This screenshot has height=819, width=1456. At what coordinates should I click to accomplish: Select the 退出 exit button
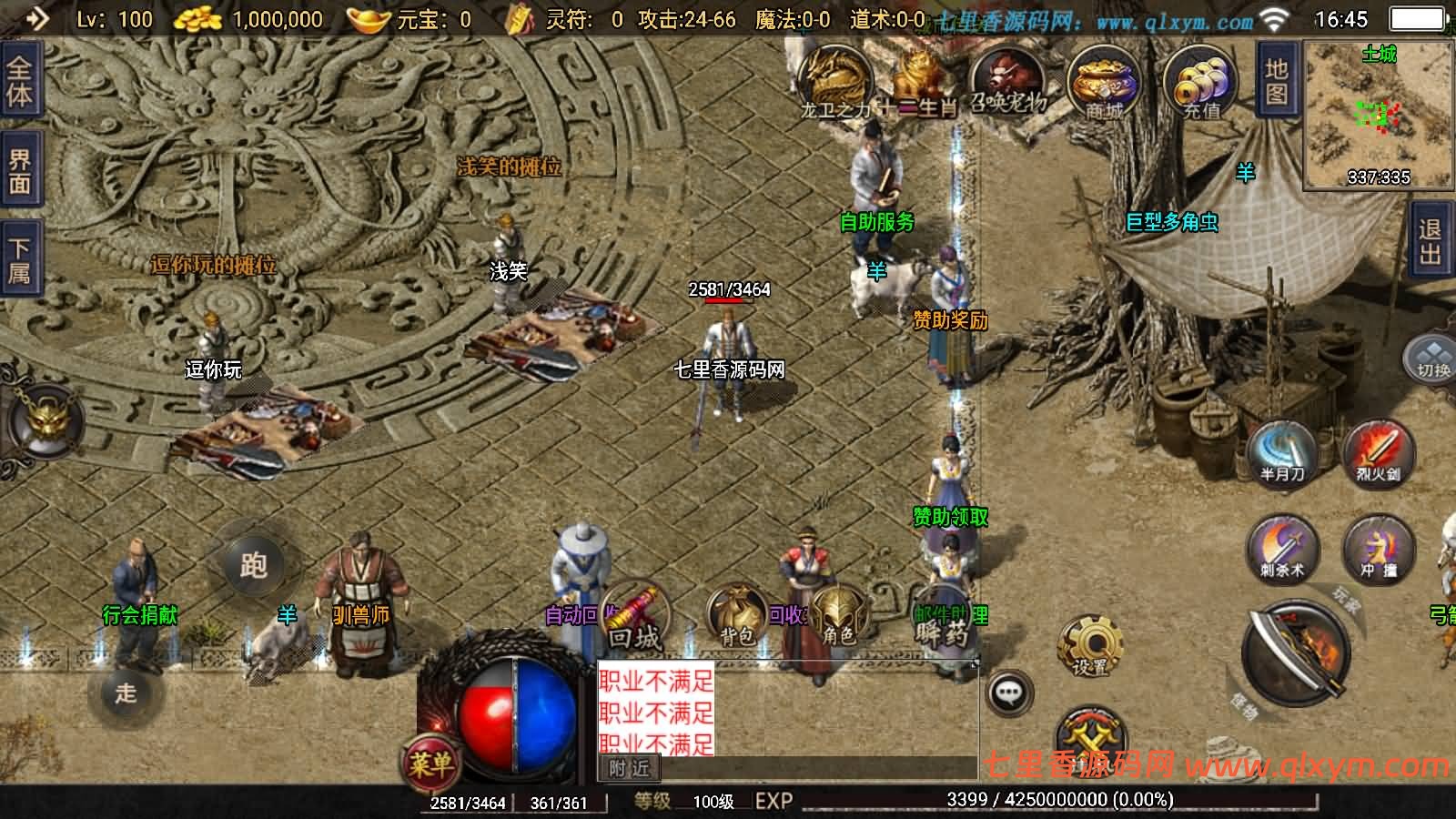[x=1430, y=241]
